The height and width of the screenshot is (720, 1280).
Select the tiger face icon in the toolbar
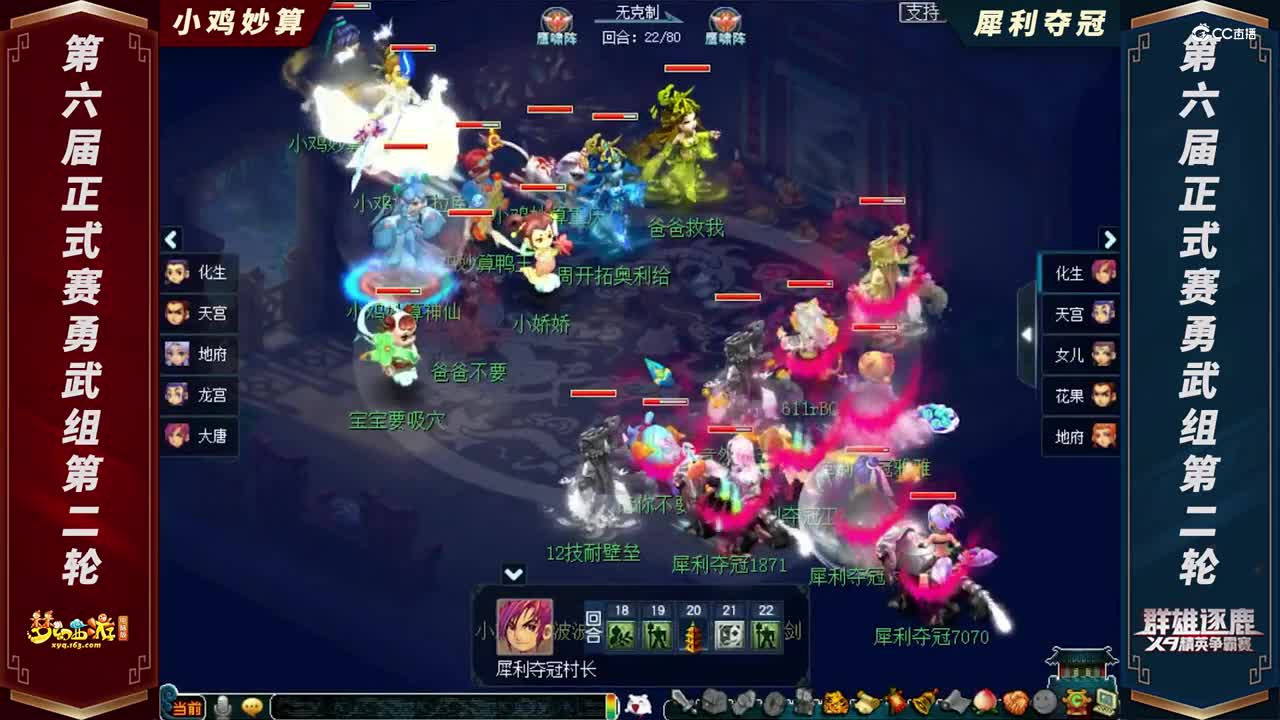pyautogui.click(x=836, y=703)
